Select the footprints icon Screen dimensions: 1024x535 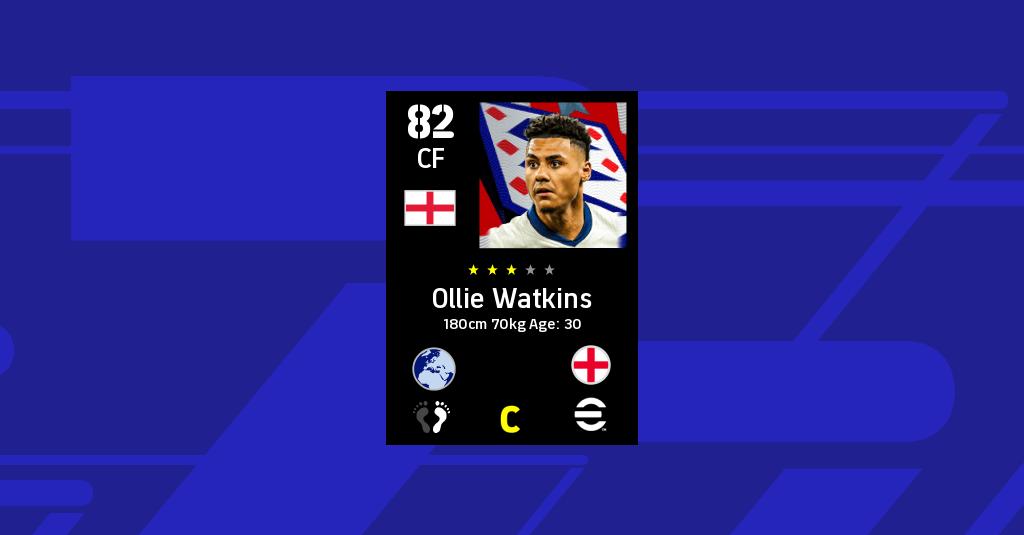pos(433,417)
